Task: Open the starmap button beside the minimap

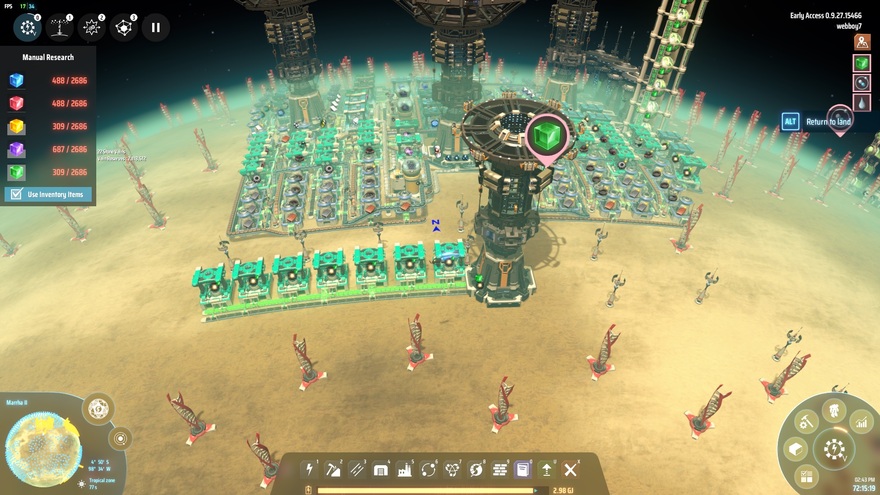Action: click(x=98, y=408)
